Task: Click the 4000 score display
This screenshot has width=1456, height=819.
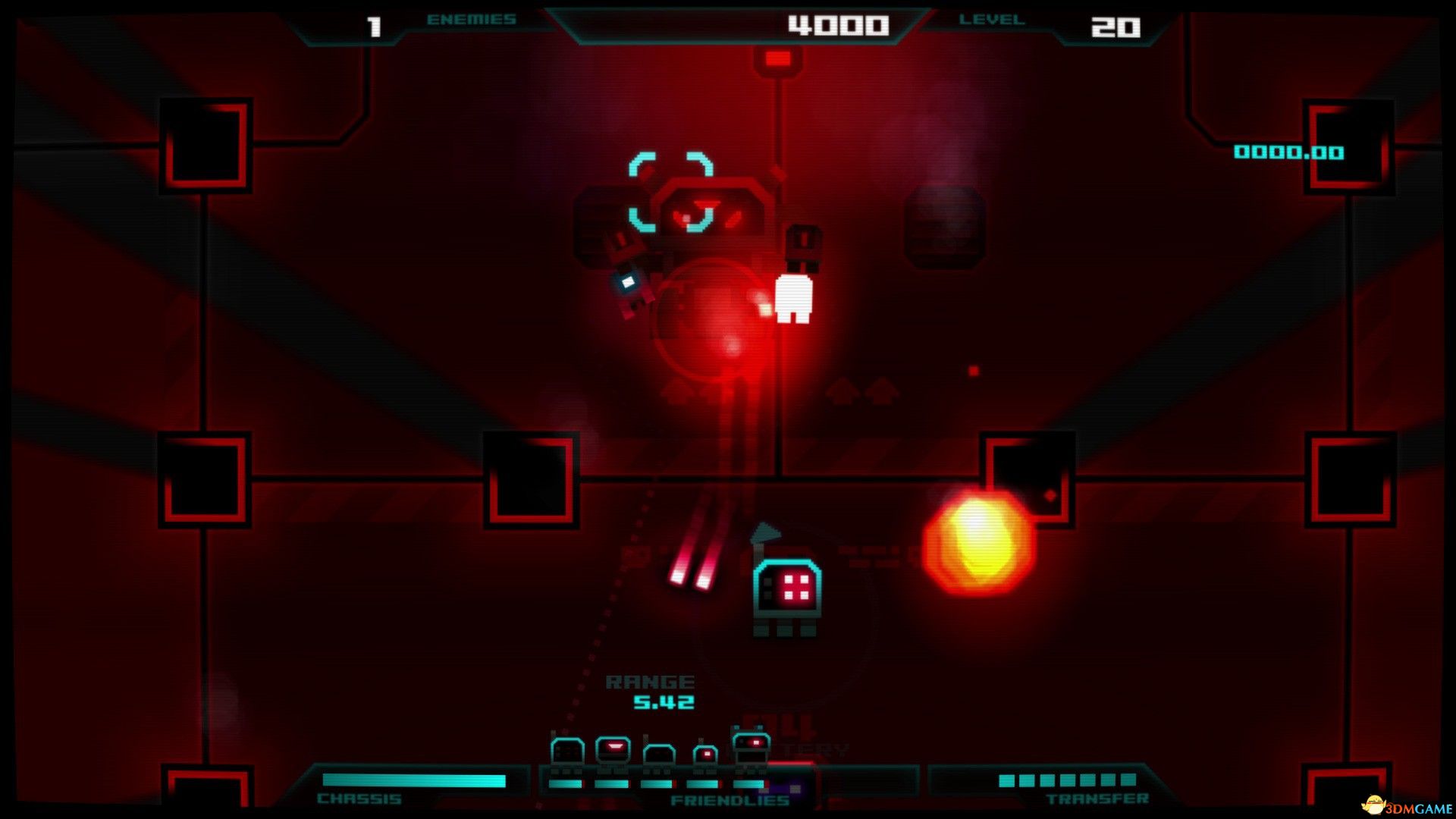Action: click(x=838, y=24)
